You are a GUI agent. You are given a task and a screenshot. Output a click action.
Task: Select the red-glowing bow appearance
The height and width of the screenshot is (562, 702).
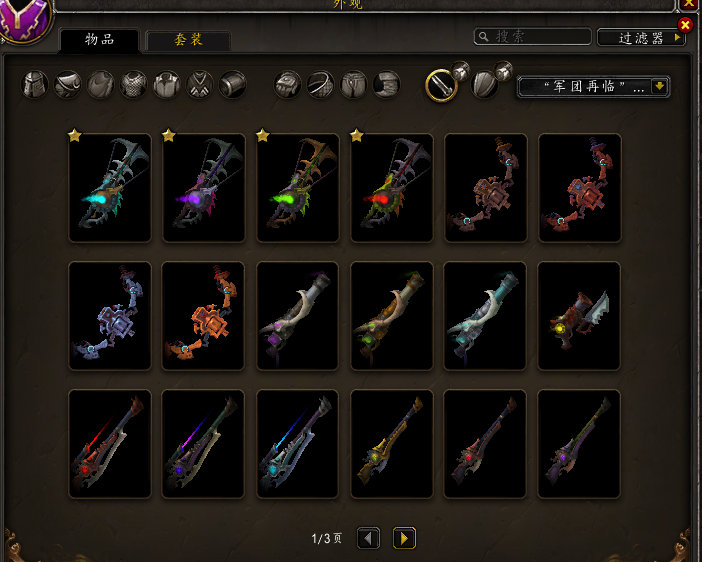click(392, 188)
